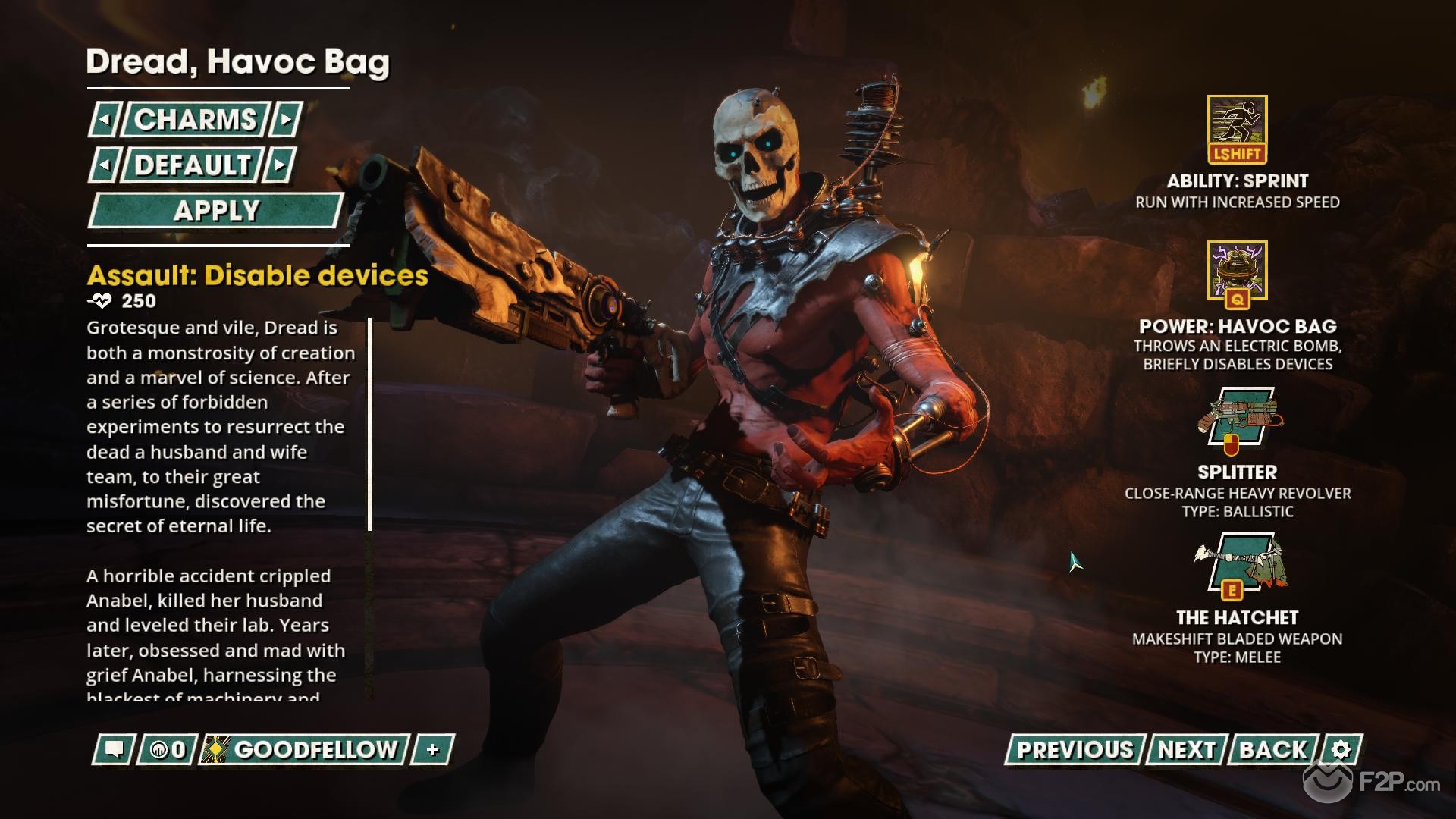
Task: Select the next option after Default
Action: 280,165
